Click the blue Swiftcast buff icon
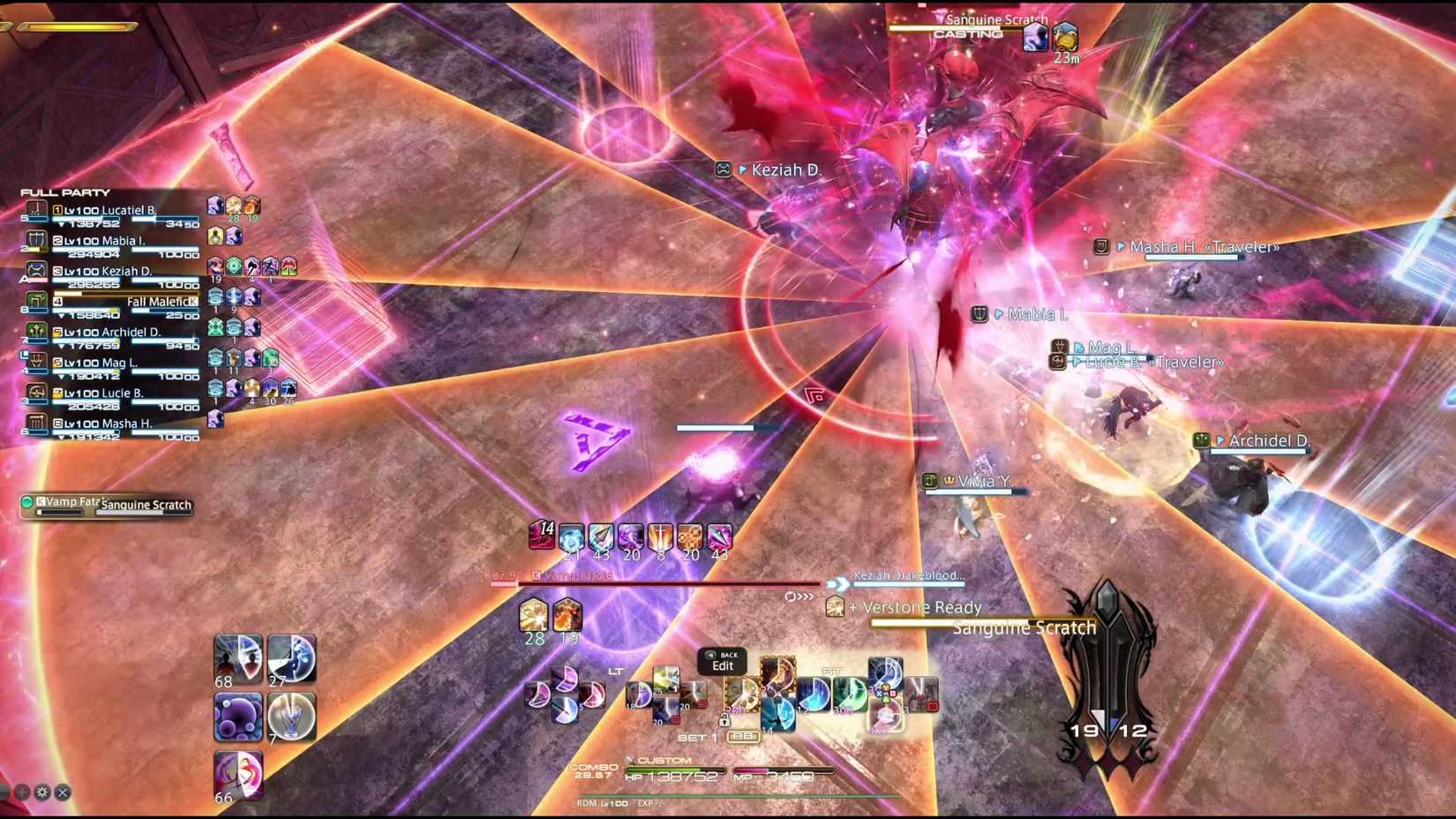Viewport: 1456px width, 819px height. click(x=572, y=537)
